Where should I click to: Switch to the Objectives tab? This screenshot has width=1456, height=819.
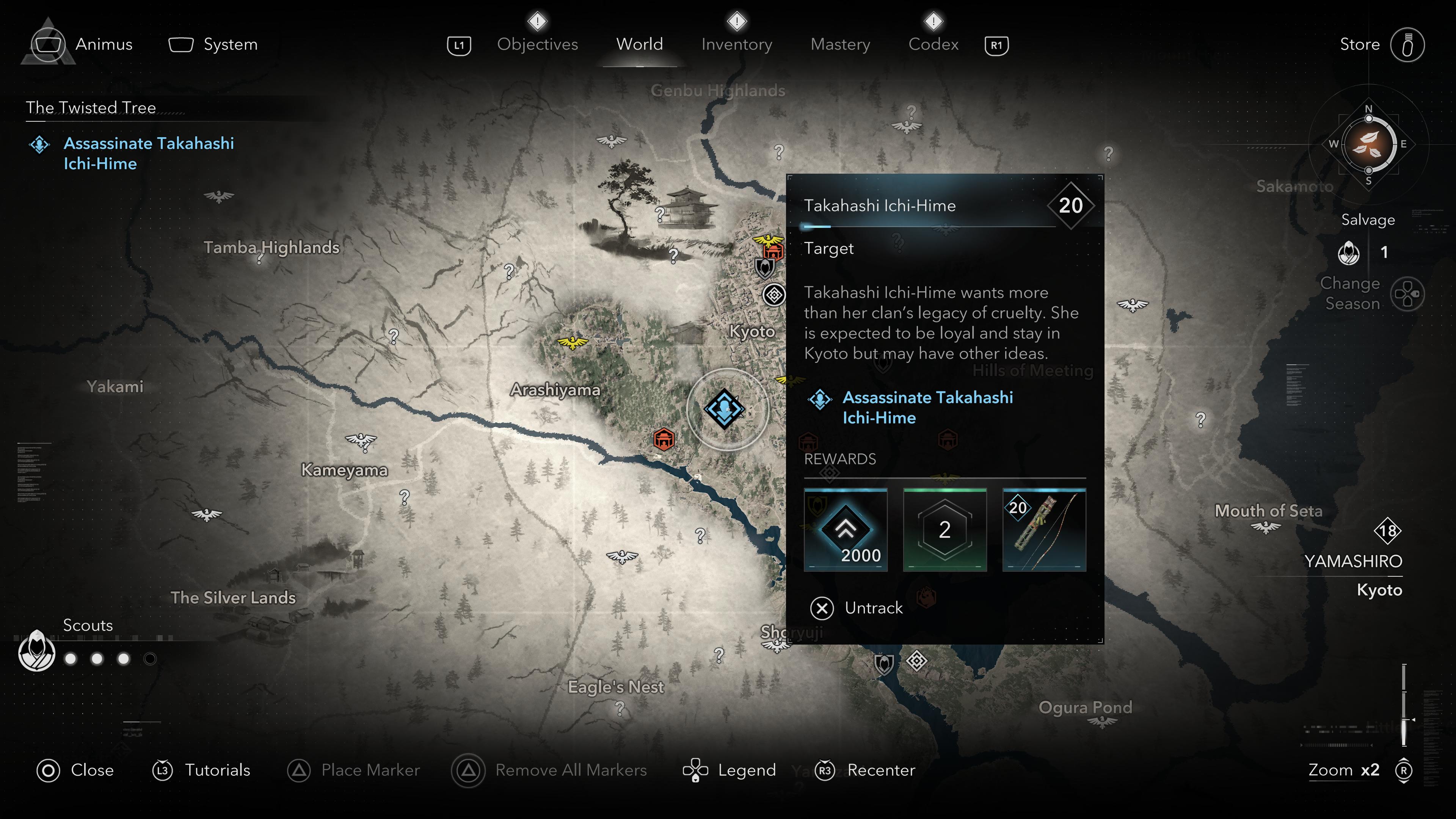[x=537, y=44]
